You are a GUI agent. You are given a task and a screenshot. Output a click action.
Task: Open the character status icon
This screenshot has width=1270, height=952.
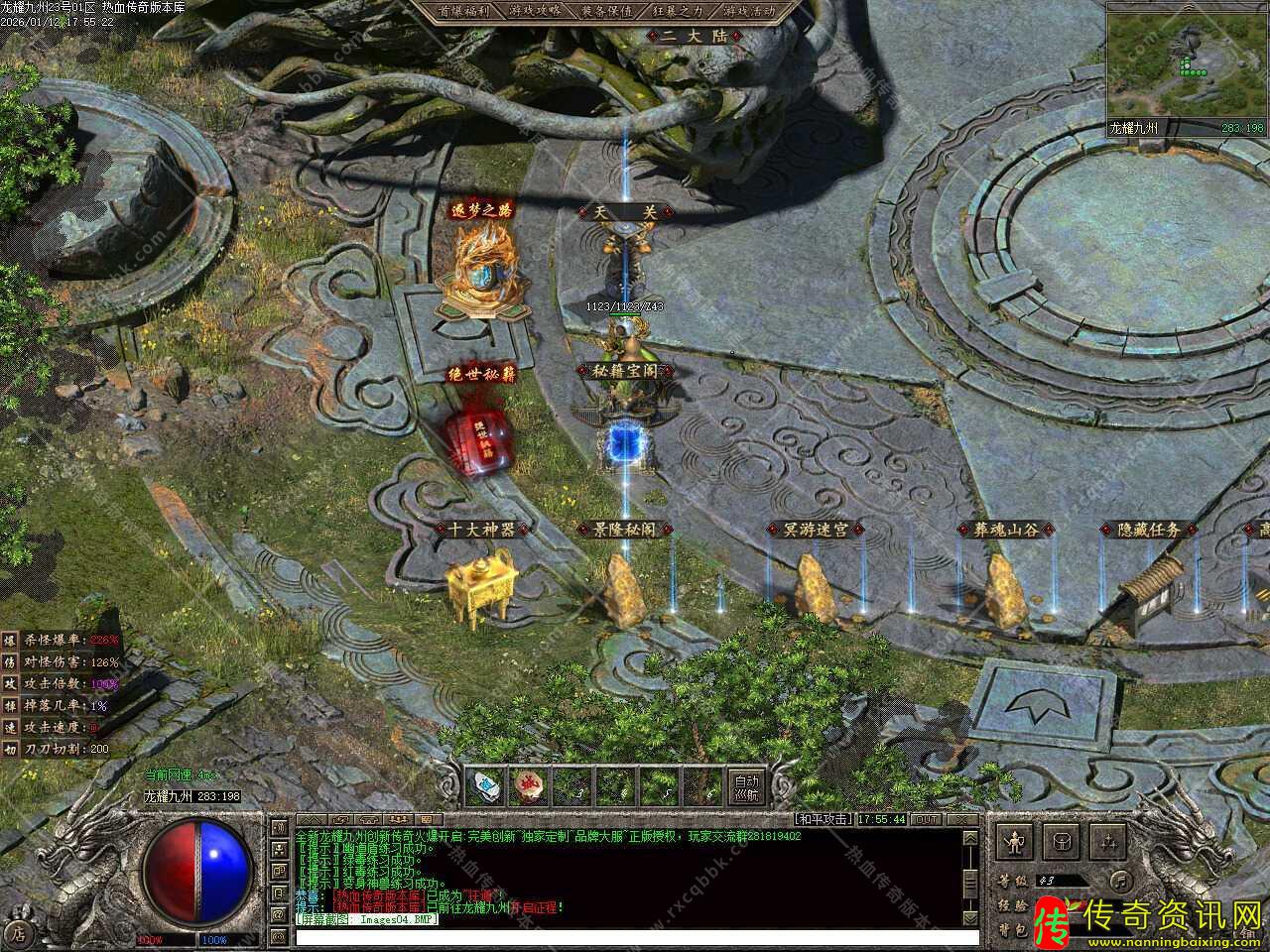coord(1014,842)
